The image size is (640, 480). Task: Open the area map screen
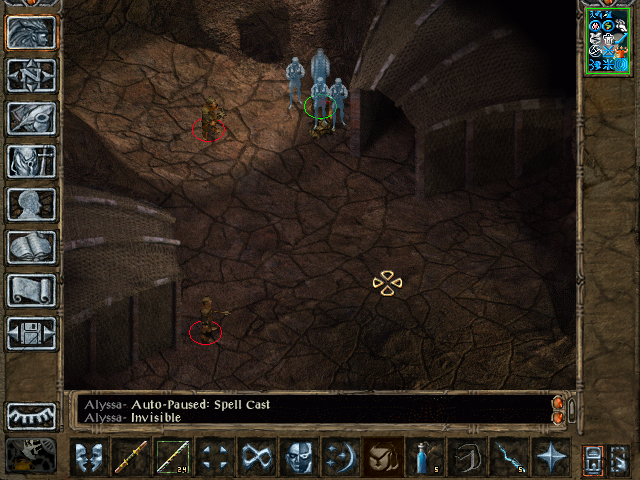click(x=31, y=75)
